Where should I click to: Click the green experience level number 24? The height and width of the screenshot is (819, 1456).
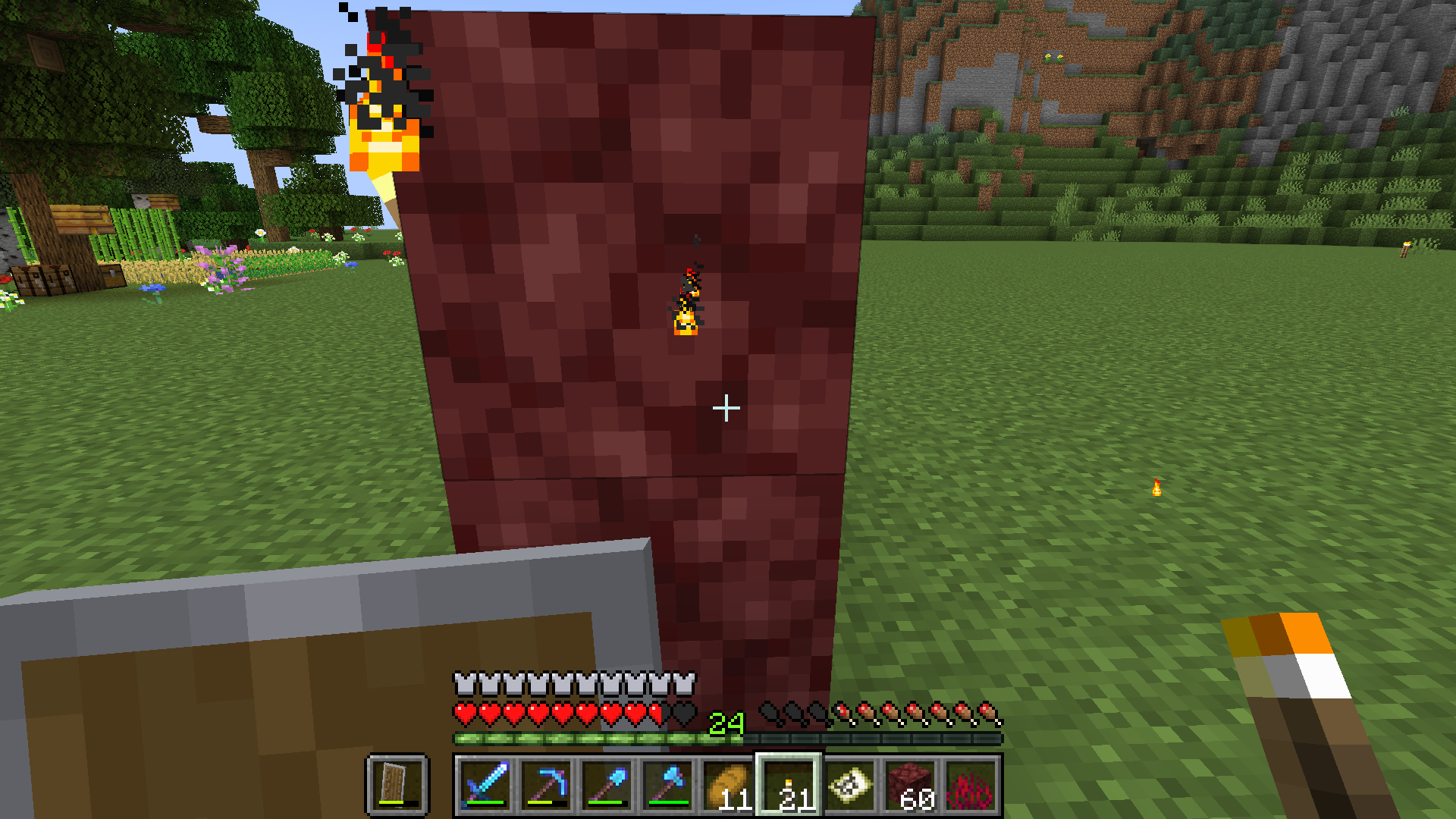pyautogui.click(x=724, y=723)
